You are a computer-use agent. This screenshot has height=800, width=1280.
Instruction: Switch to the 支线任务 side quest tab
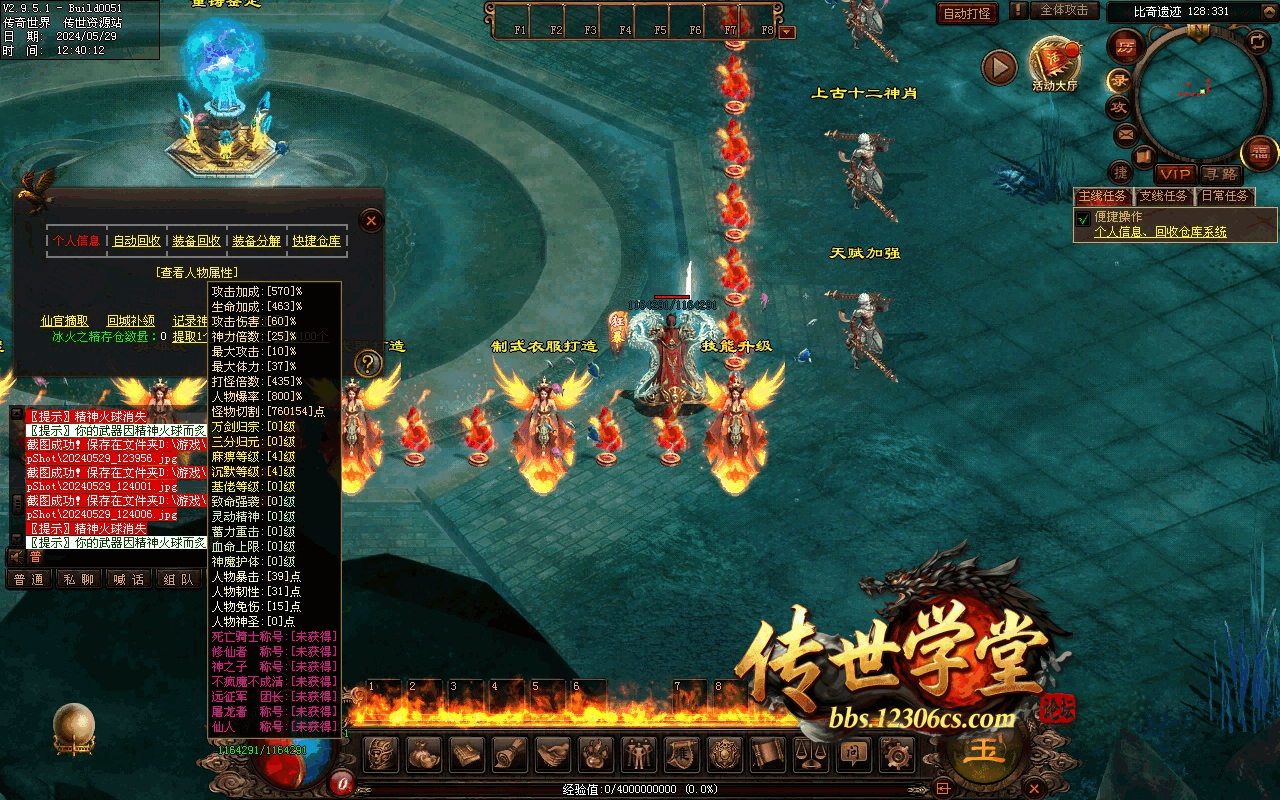(1163, 196)
